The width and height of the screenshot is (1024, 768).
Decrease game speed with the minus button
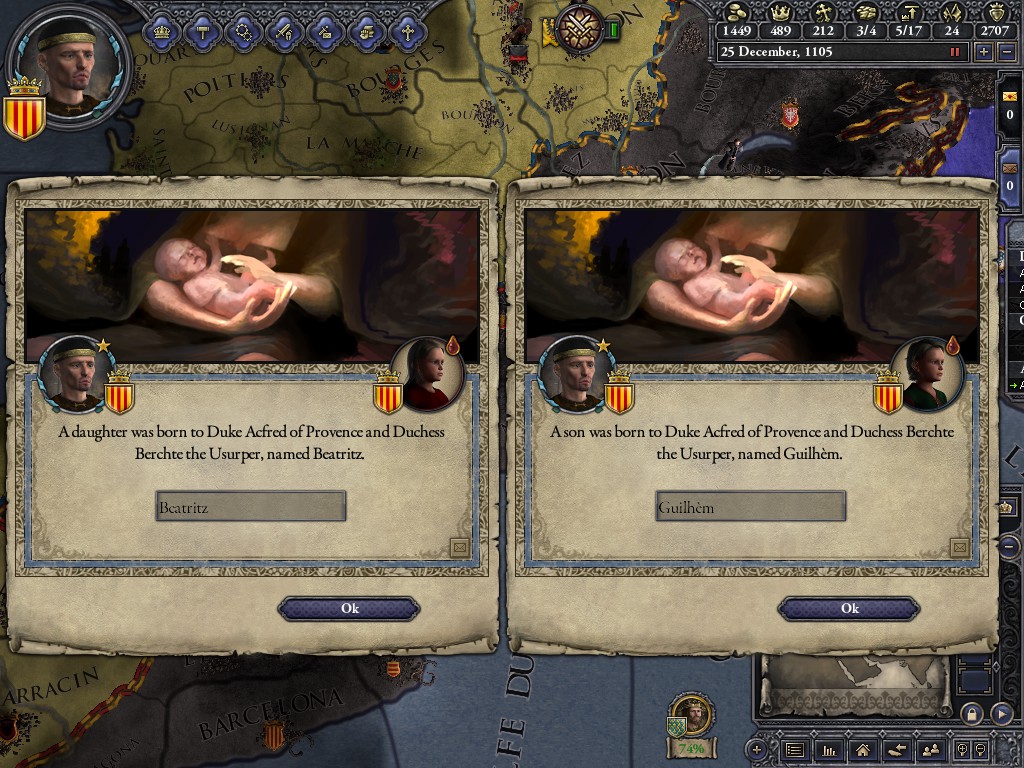[x=1006, y=52]
